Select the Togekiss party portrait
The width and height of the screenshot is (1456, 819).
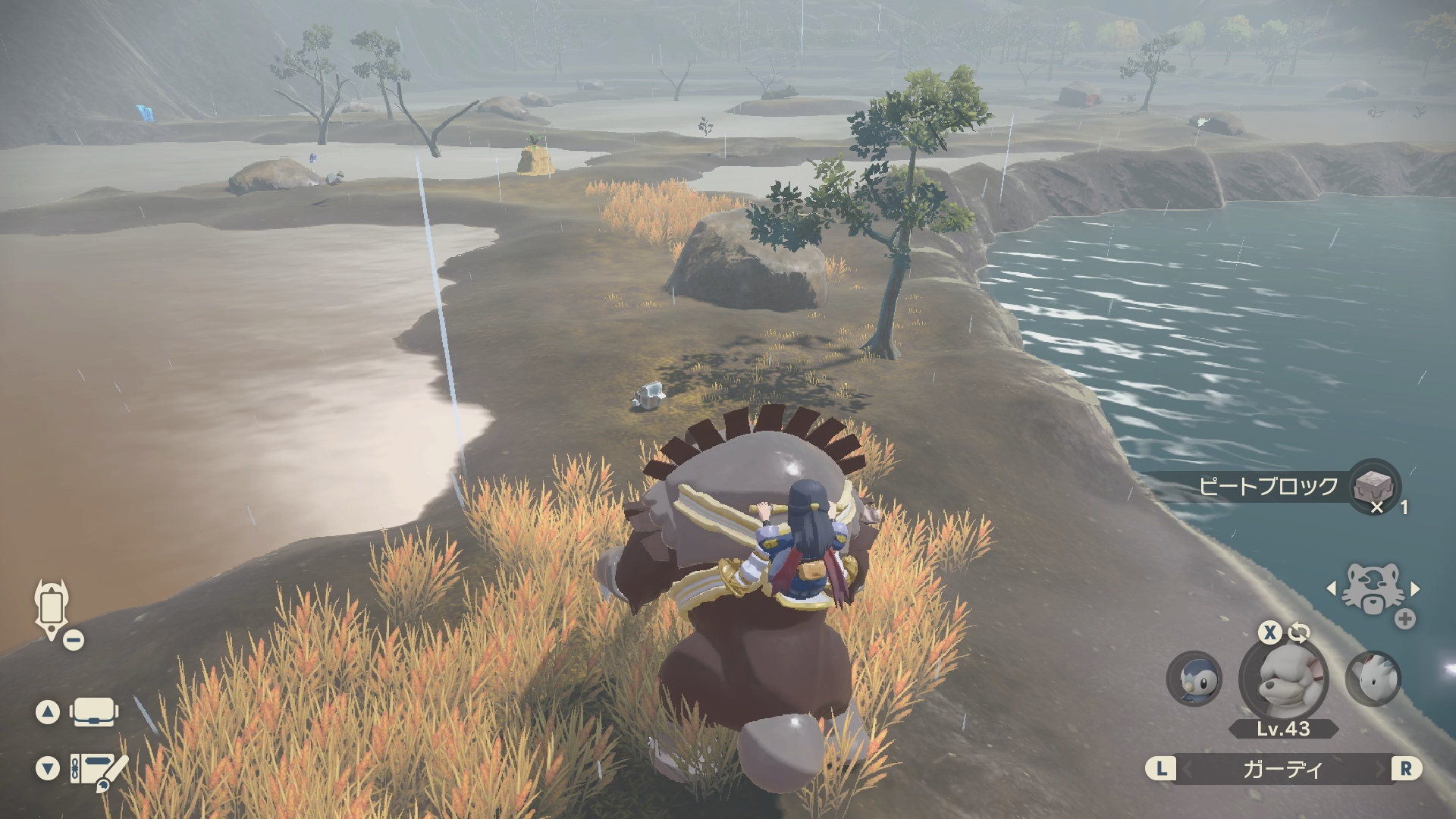[x=1373, y=678]
